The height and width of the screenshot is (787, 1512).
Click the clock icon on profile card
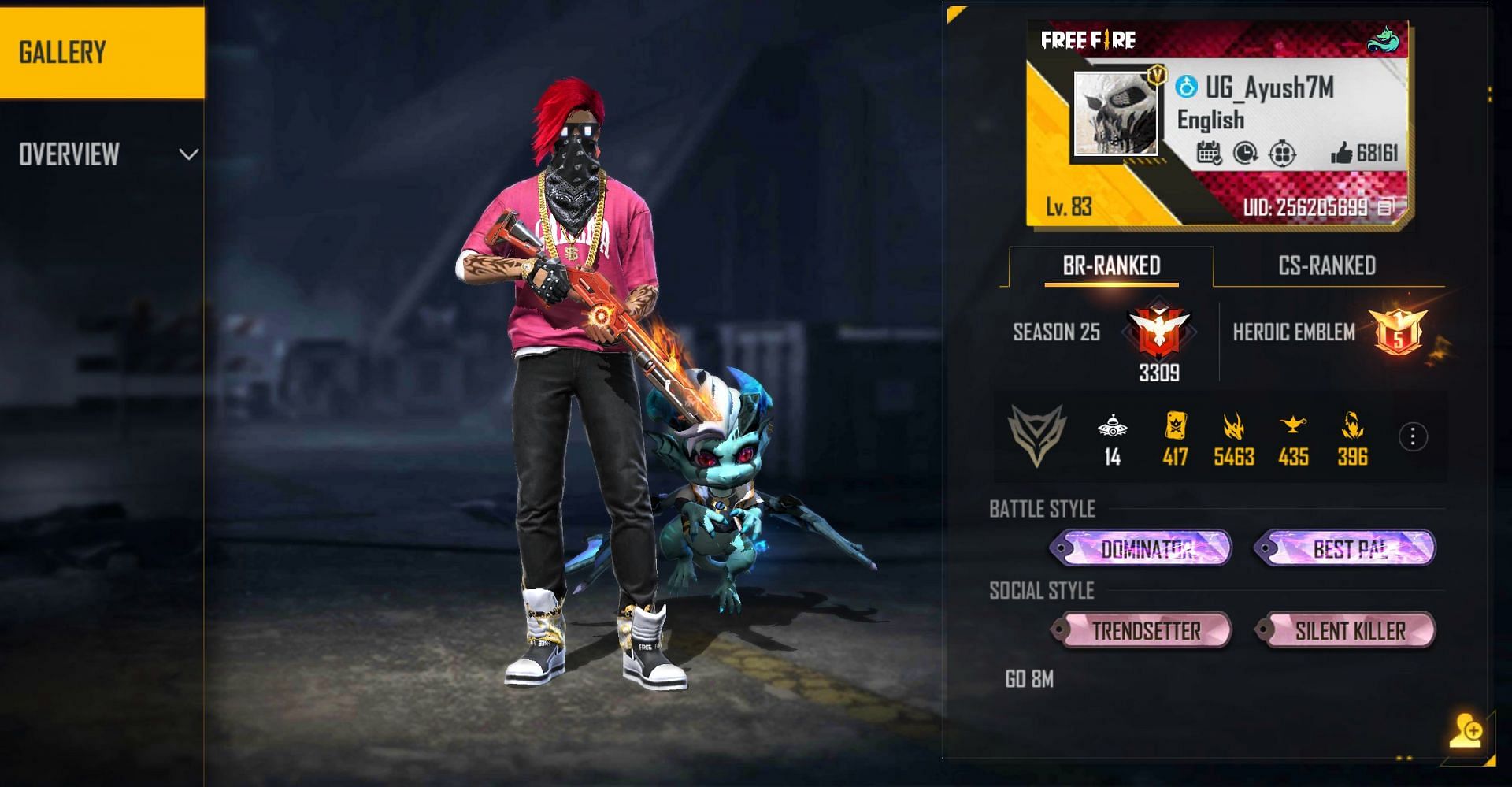click(x=1245, y=153)
